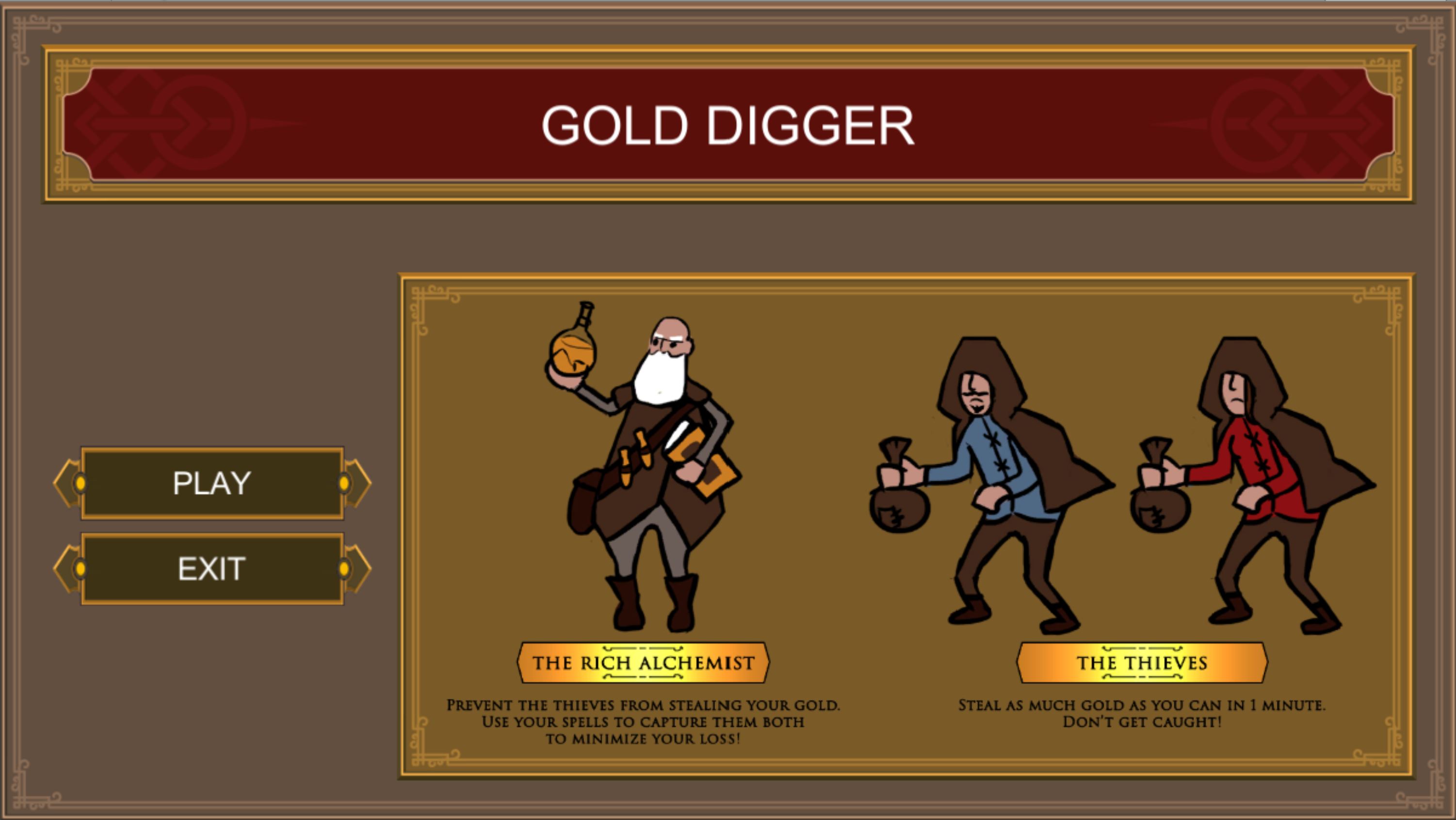Screen dimensions: 1456x820
Task: Click the right arrow beside PLAY
Action: (359, 482)
